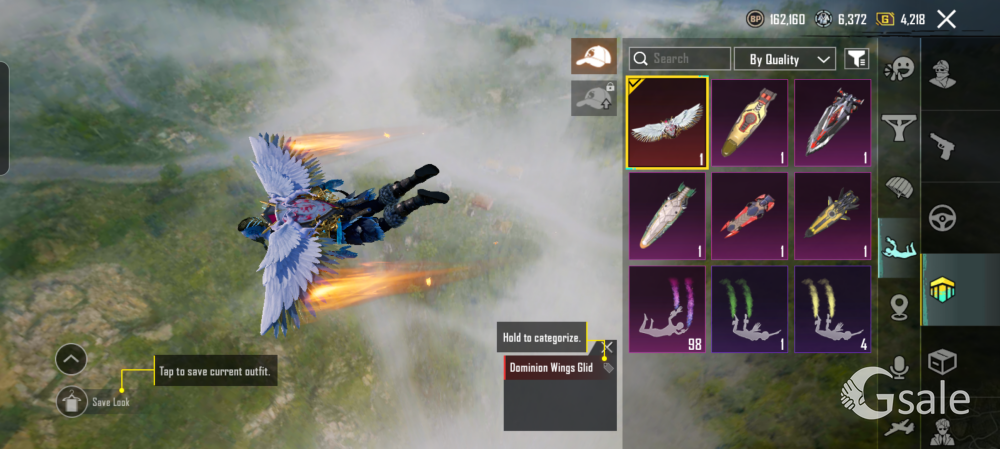Viewport: 1000px width, 449px height.
Task: Open the parachute category tab
Action: [899, 187]
